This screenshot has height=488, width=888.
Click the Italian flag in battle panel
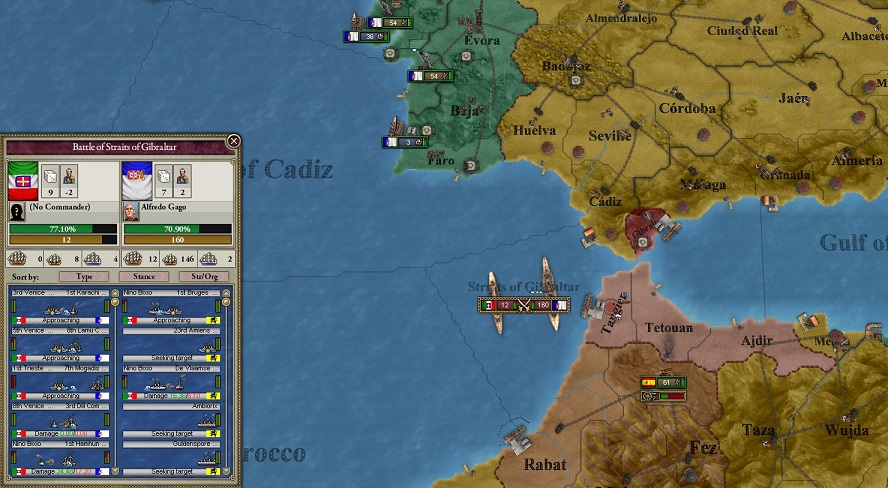pos(23,179)
